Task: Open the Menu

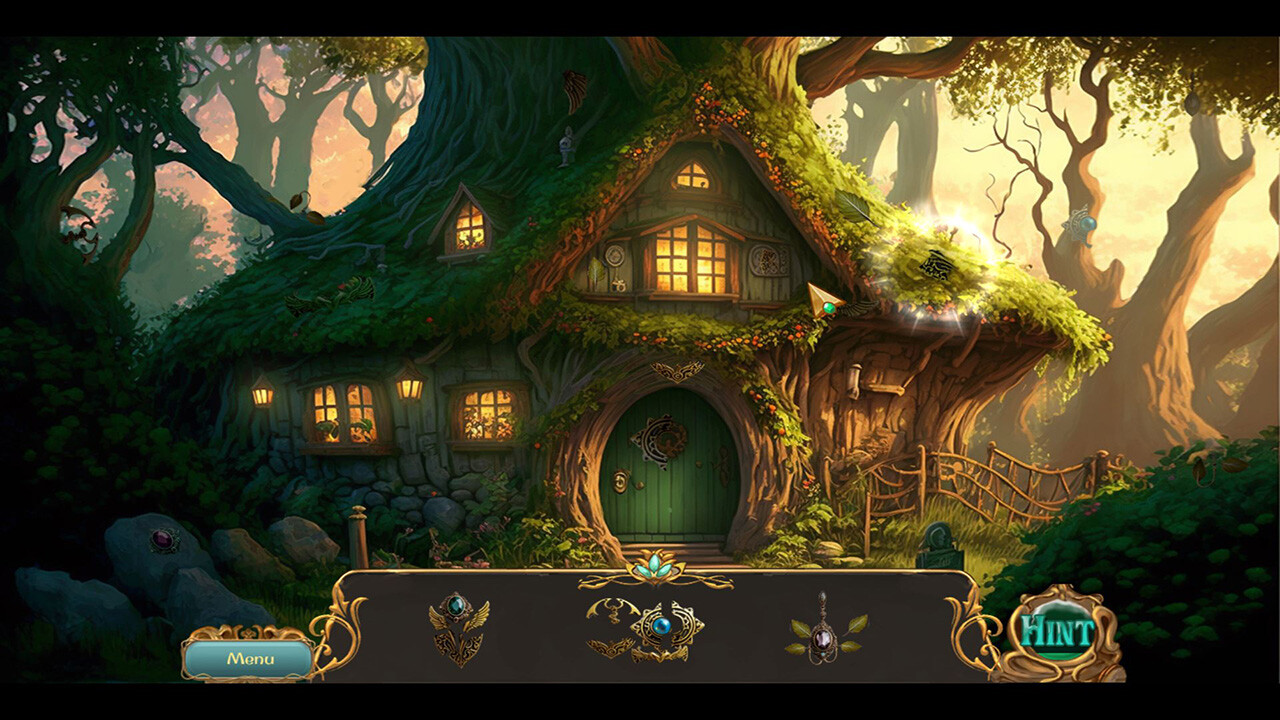Action: (x=253, y=660)
